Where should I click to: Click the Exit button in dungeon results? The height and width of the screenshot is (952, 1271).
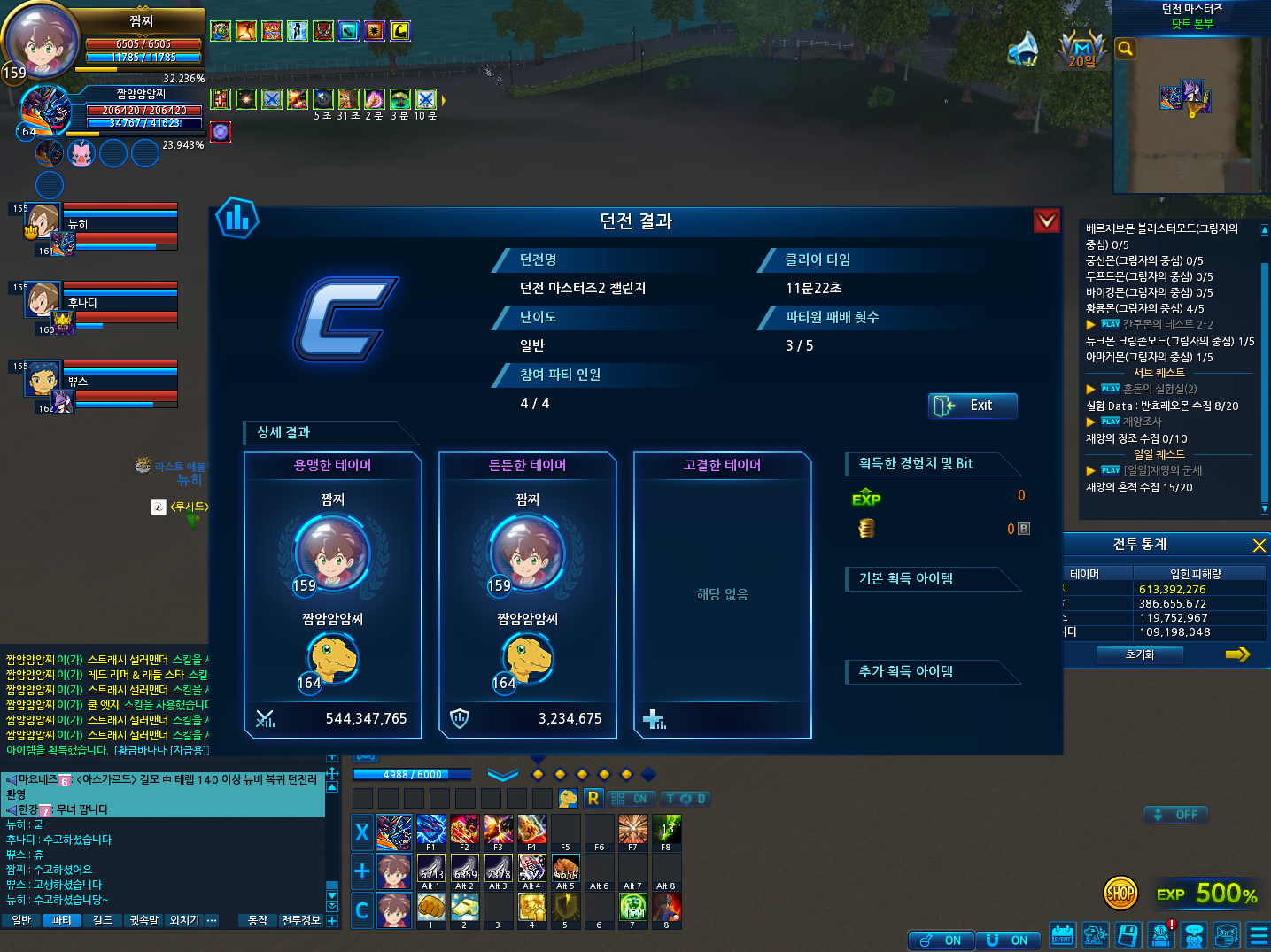point(973,406)
